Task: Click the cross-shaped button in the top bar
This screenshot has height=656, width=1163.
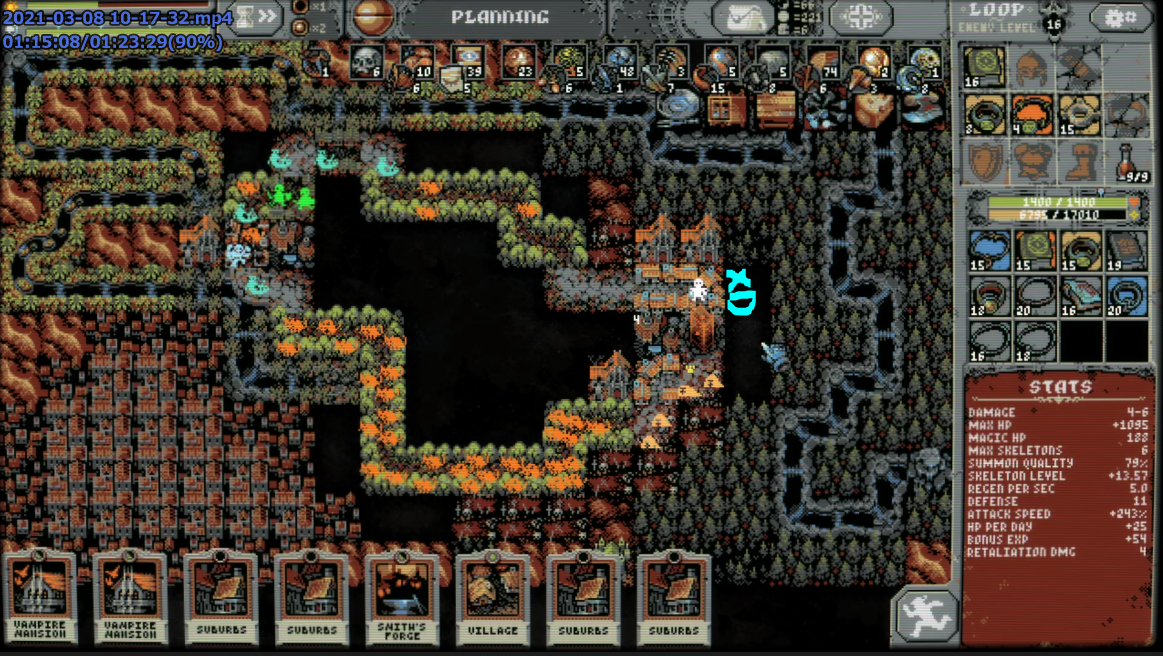Action: pyautogui.click(x=861, y=17)
